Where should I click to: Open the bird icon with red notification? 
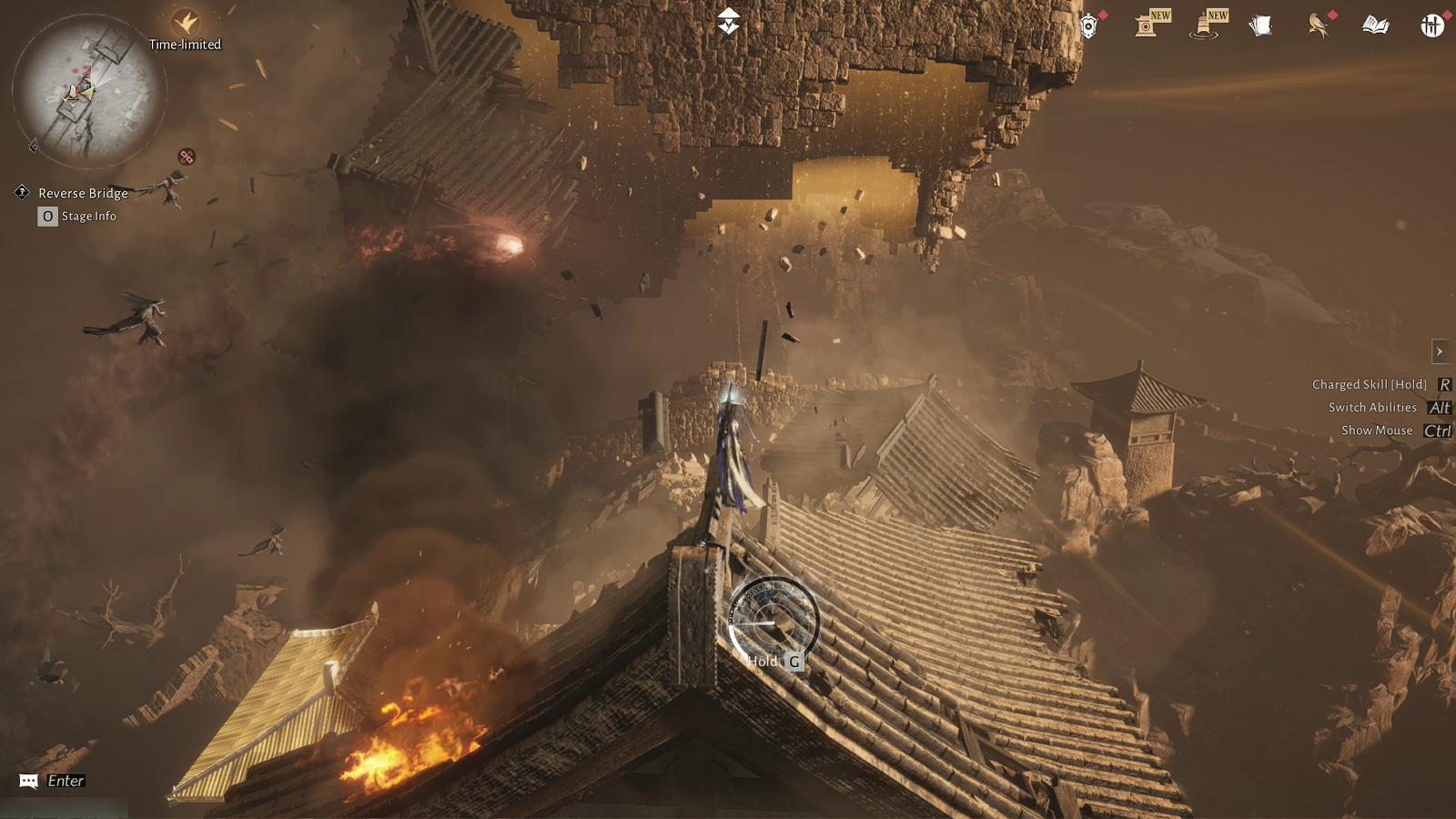1317,25
